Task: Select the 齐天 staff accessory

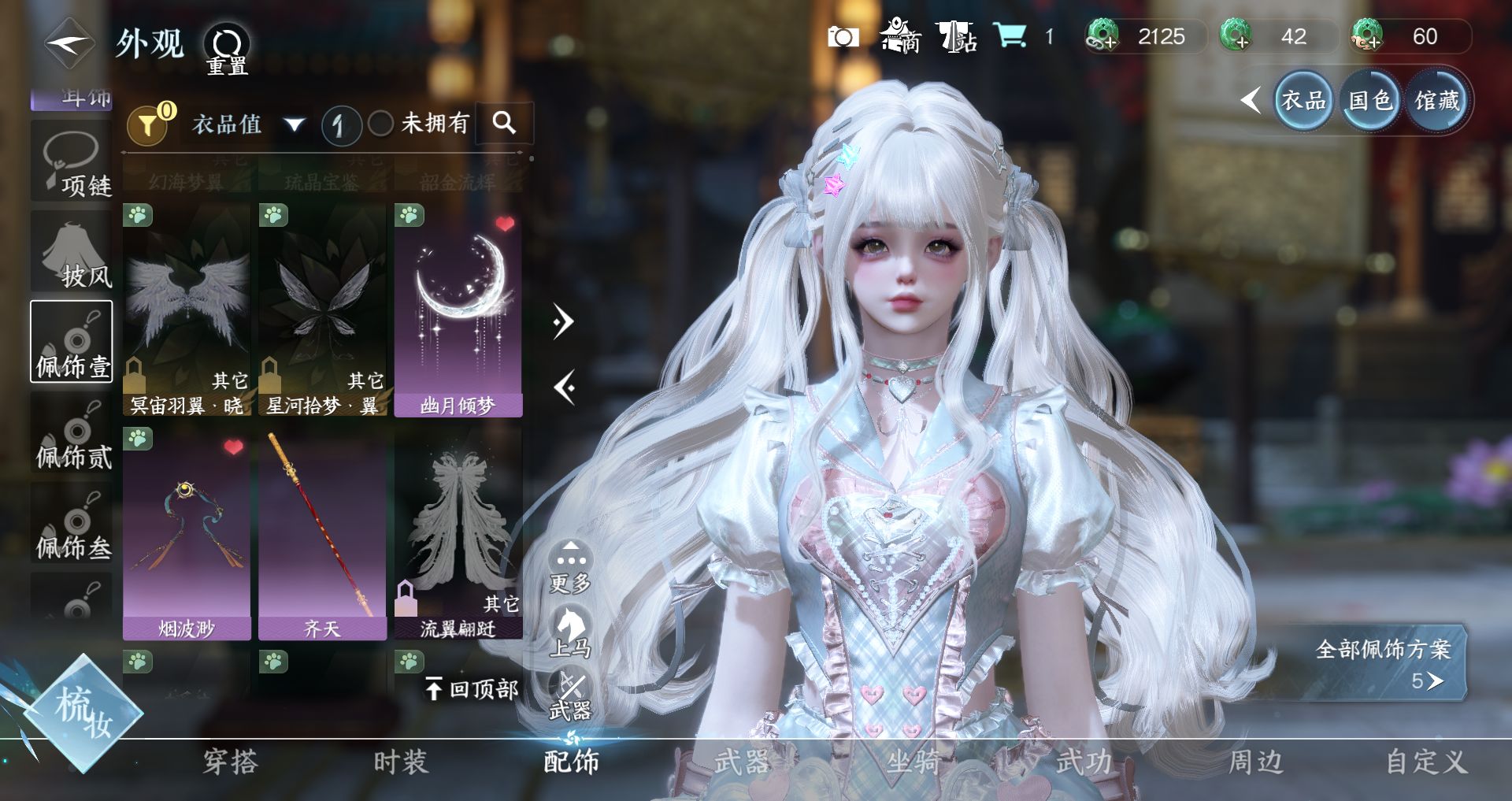Action: click(322, 534)
